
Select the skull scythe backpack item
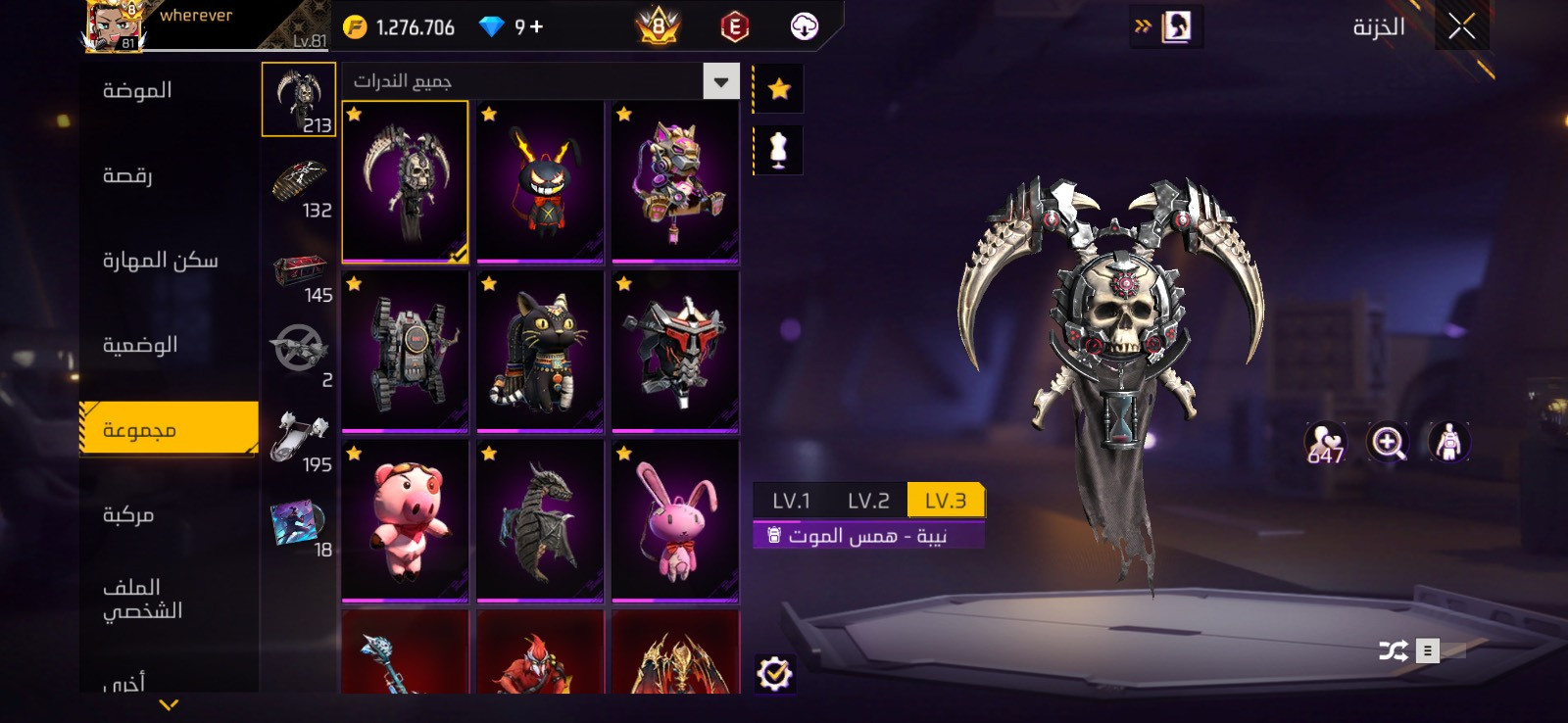(405, 182)
